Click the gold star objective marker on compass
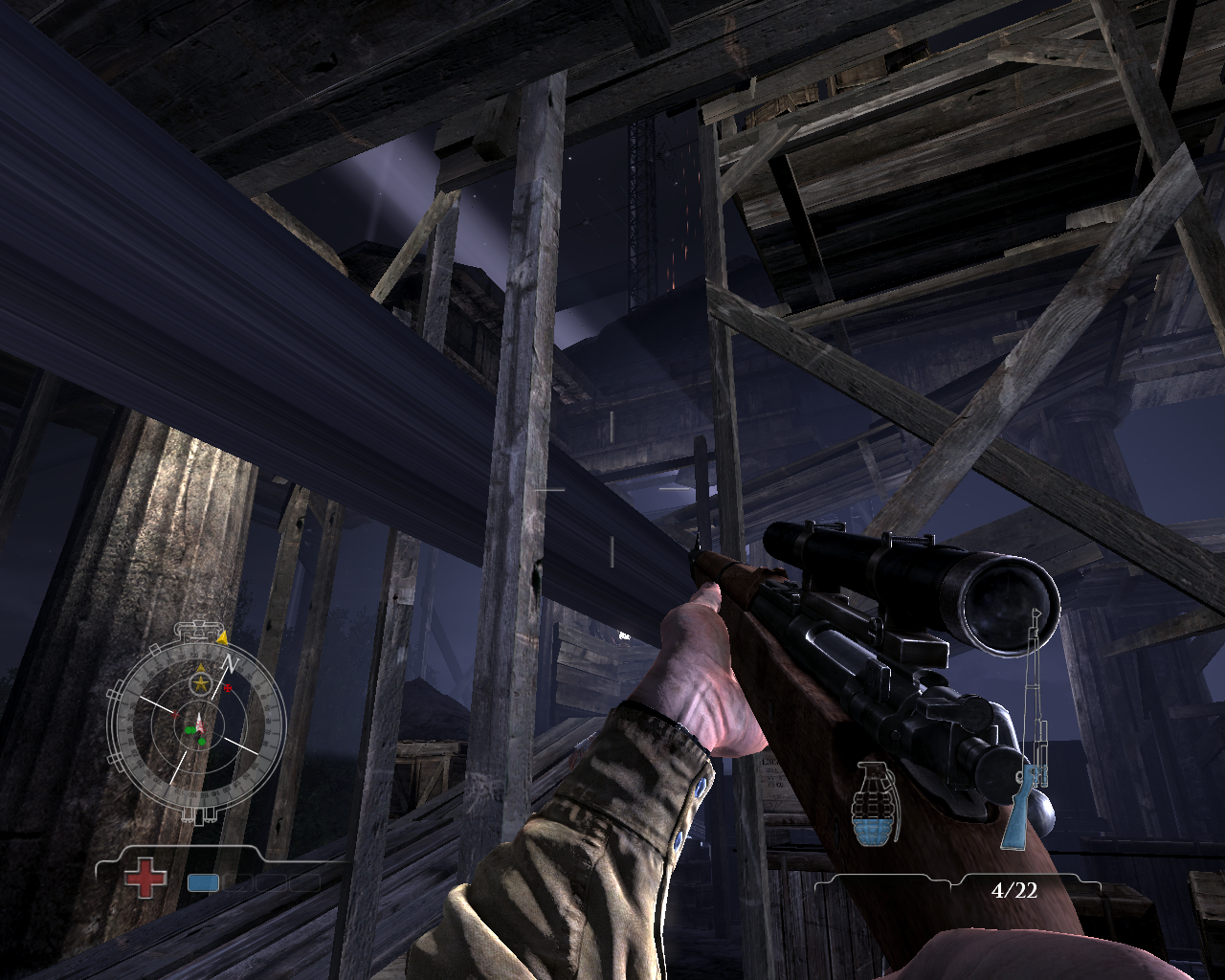 (x=201, y=683)
